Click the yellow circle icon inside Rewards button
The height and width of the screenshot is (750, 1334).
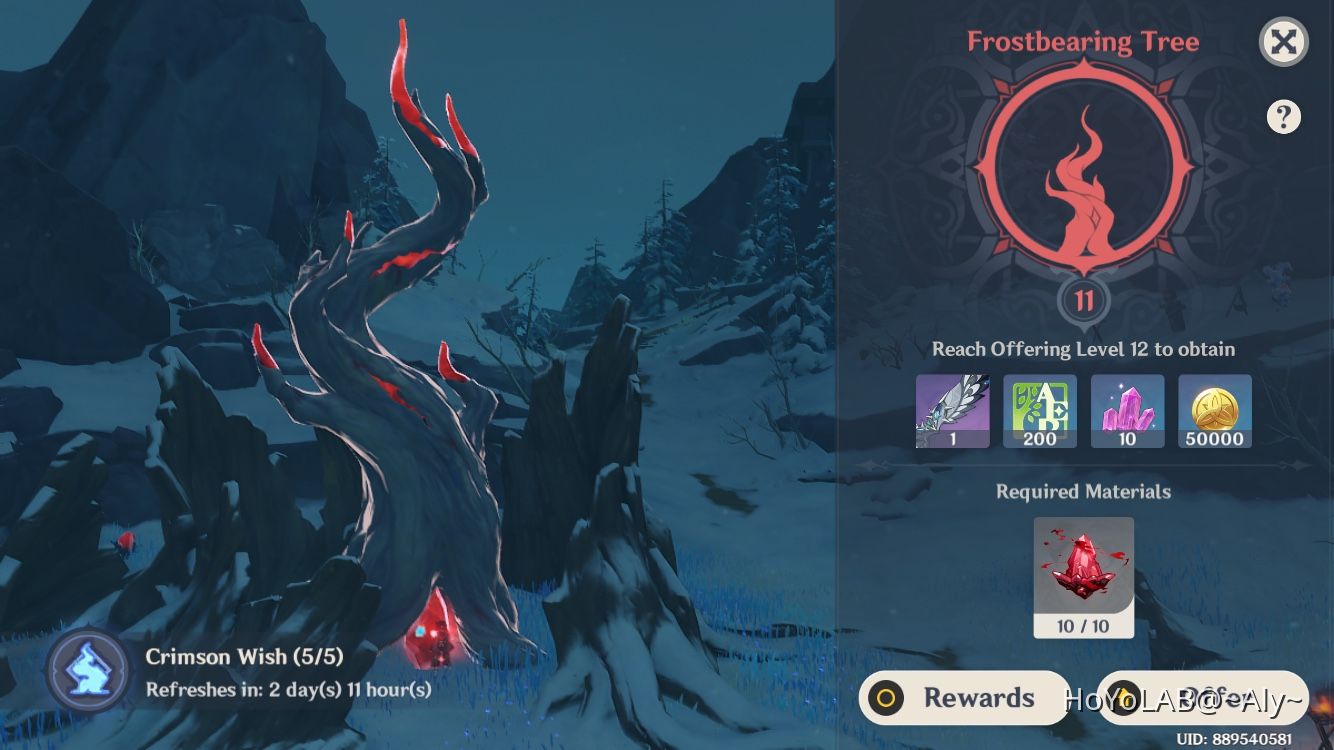point(884,698)
